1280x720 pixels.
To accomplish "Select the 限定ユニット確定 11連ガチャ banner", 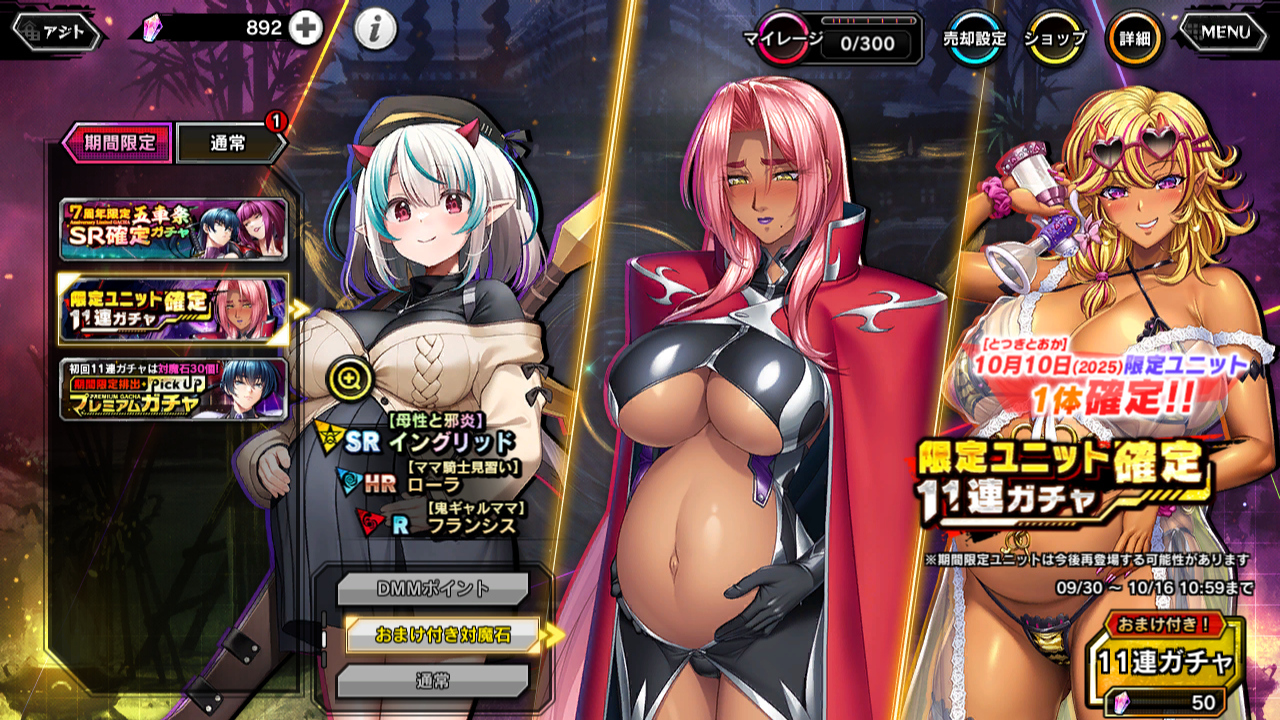I will click(x=173, y=309).
